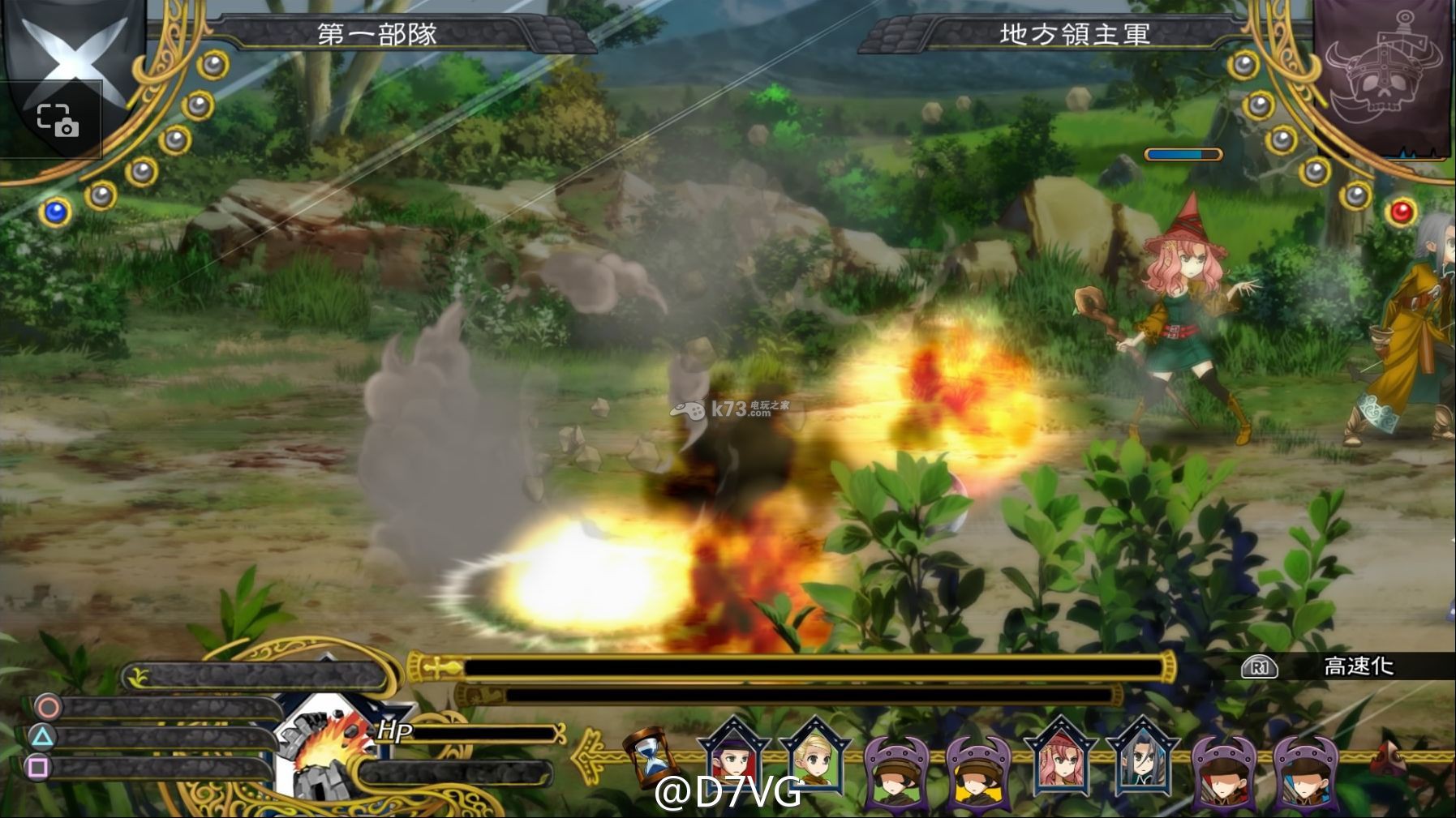This screenshot has width=1456, height=818.
Task: Tap the screenshot camera overlay icon
Action: point(58,120)
